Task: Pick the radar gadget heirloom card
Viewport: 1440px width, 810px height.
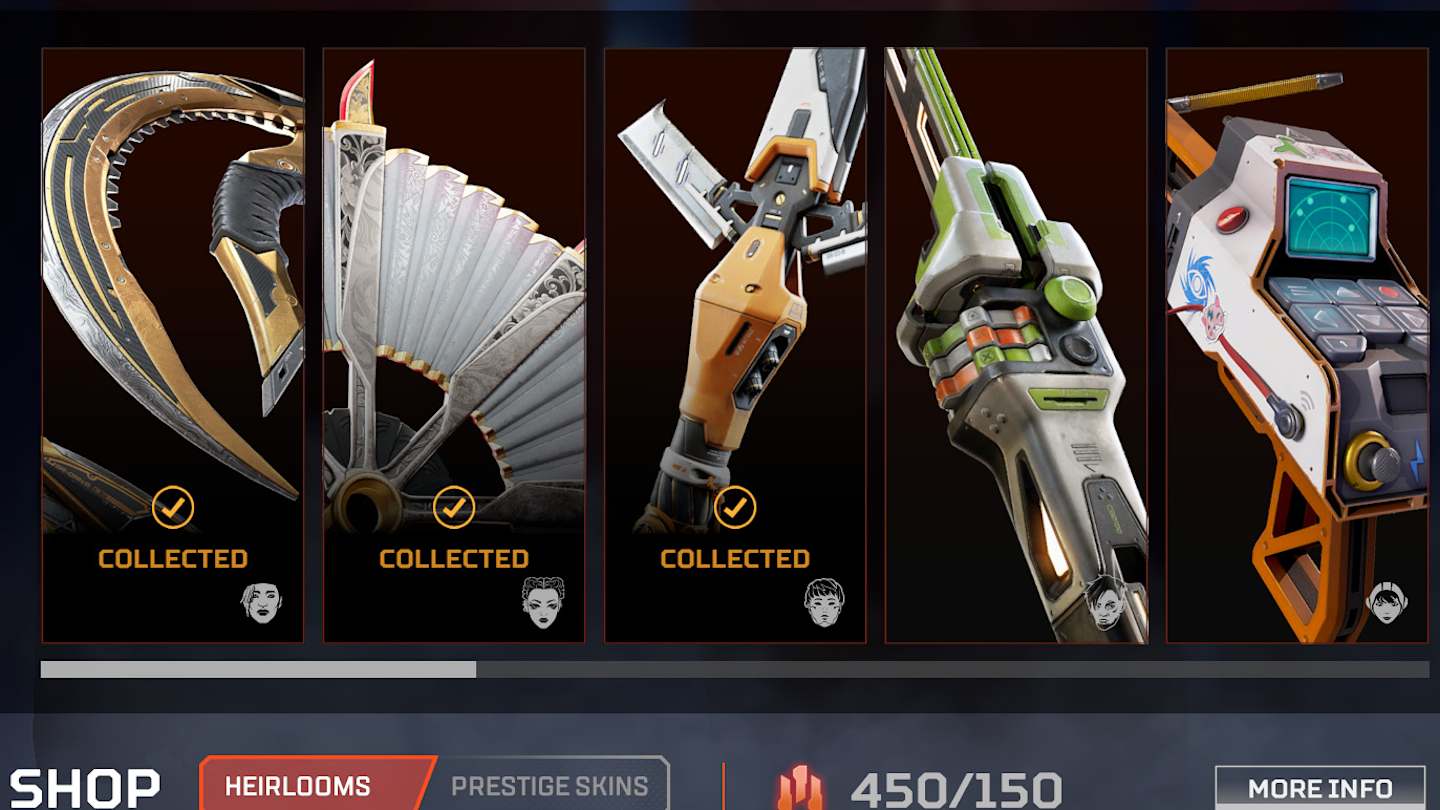Action: tap(1297, 345)
